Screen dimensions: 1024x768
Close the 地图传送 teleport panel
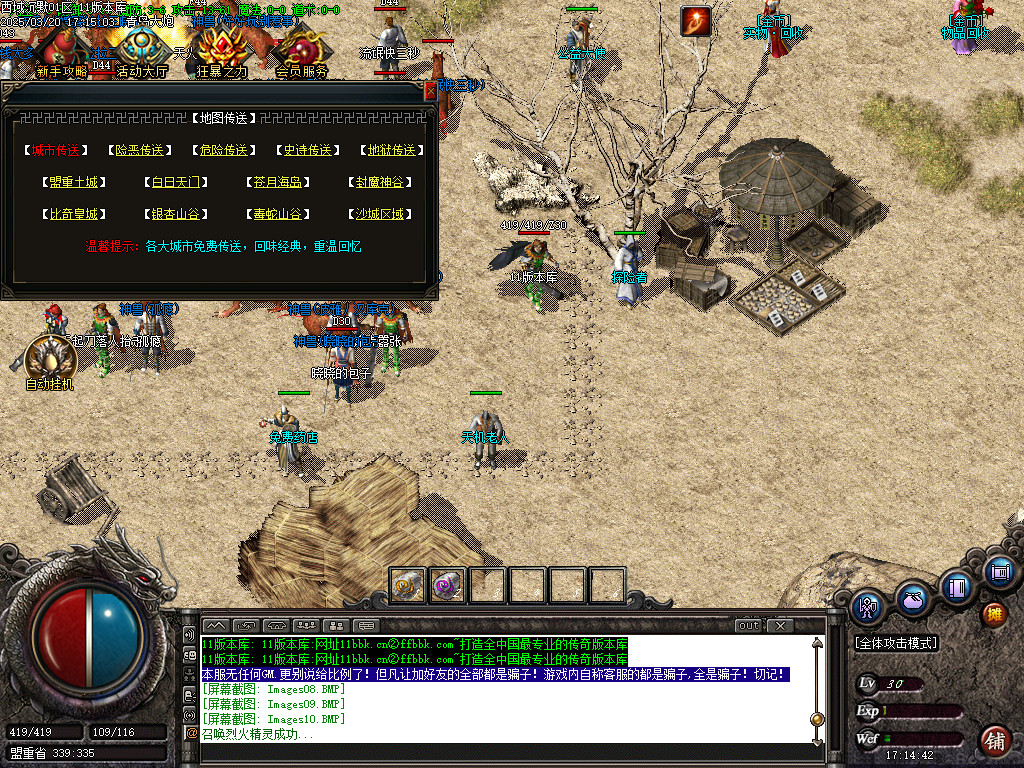coord(431,91)
